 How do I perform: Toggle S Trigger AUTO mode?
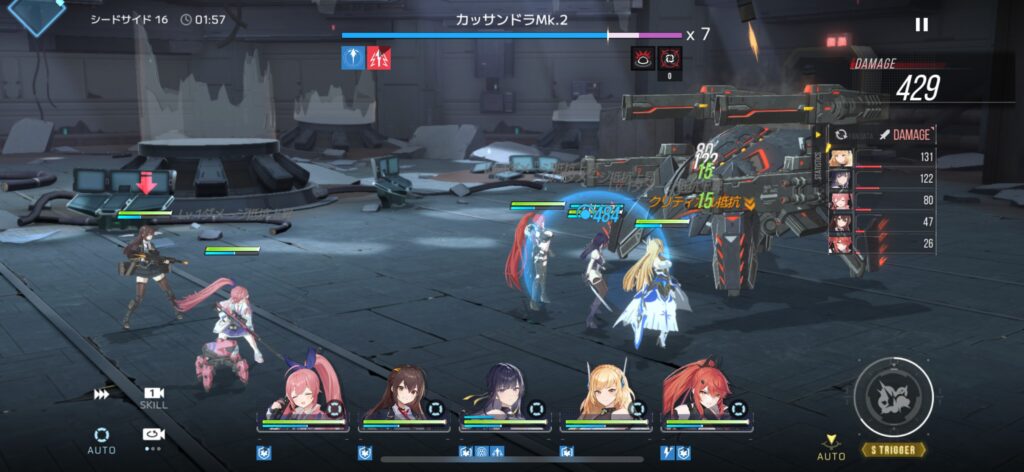[831, 447]
